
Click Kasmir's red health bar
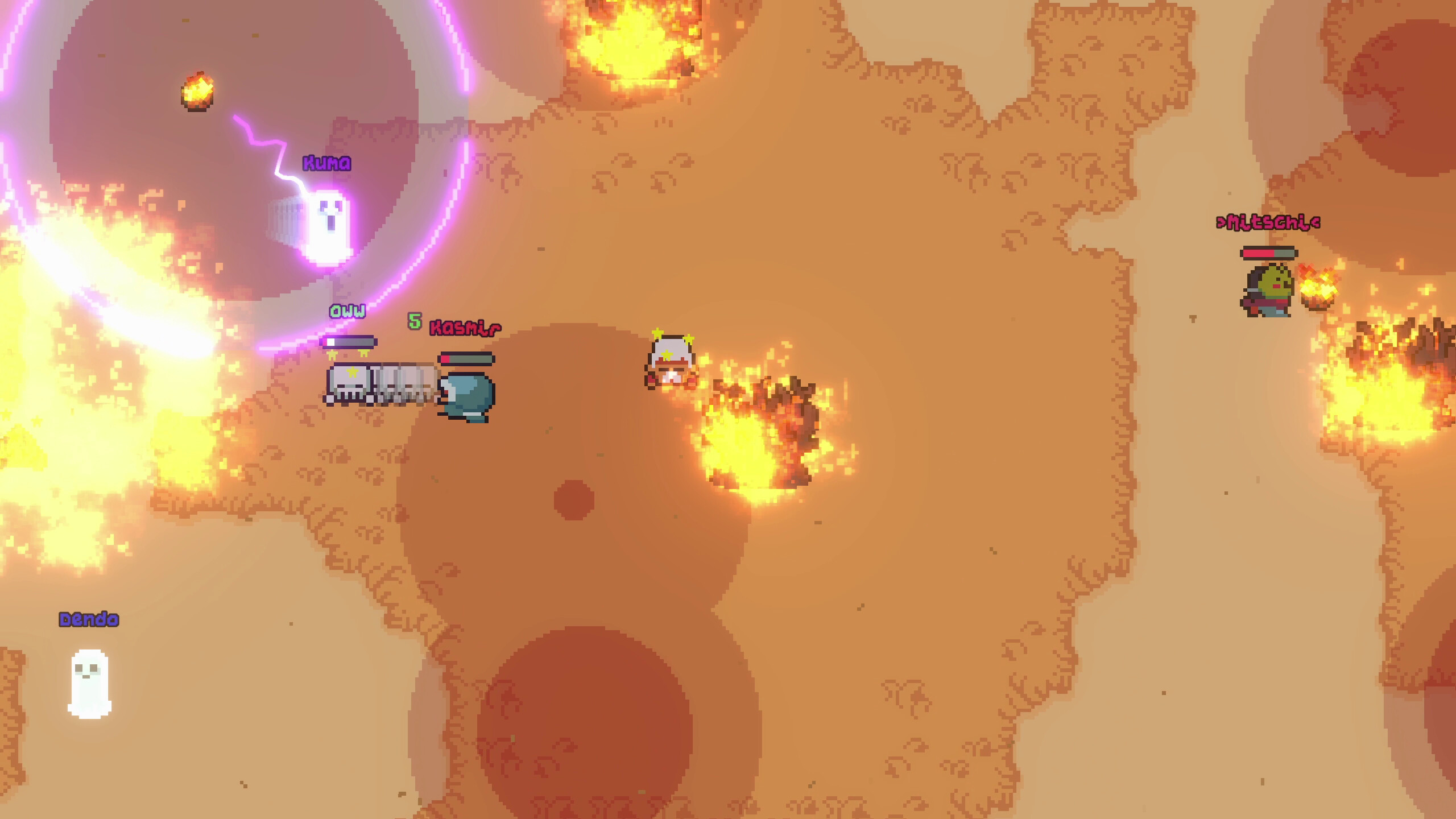[x=468, y=359]
